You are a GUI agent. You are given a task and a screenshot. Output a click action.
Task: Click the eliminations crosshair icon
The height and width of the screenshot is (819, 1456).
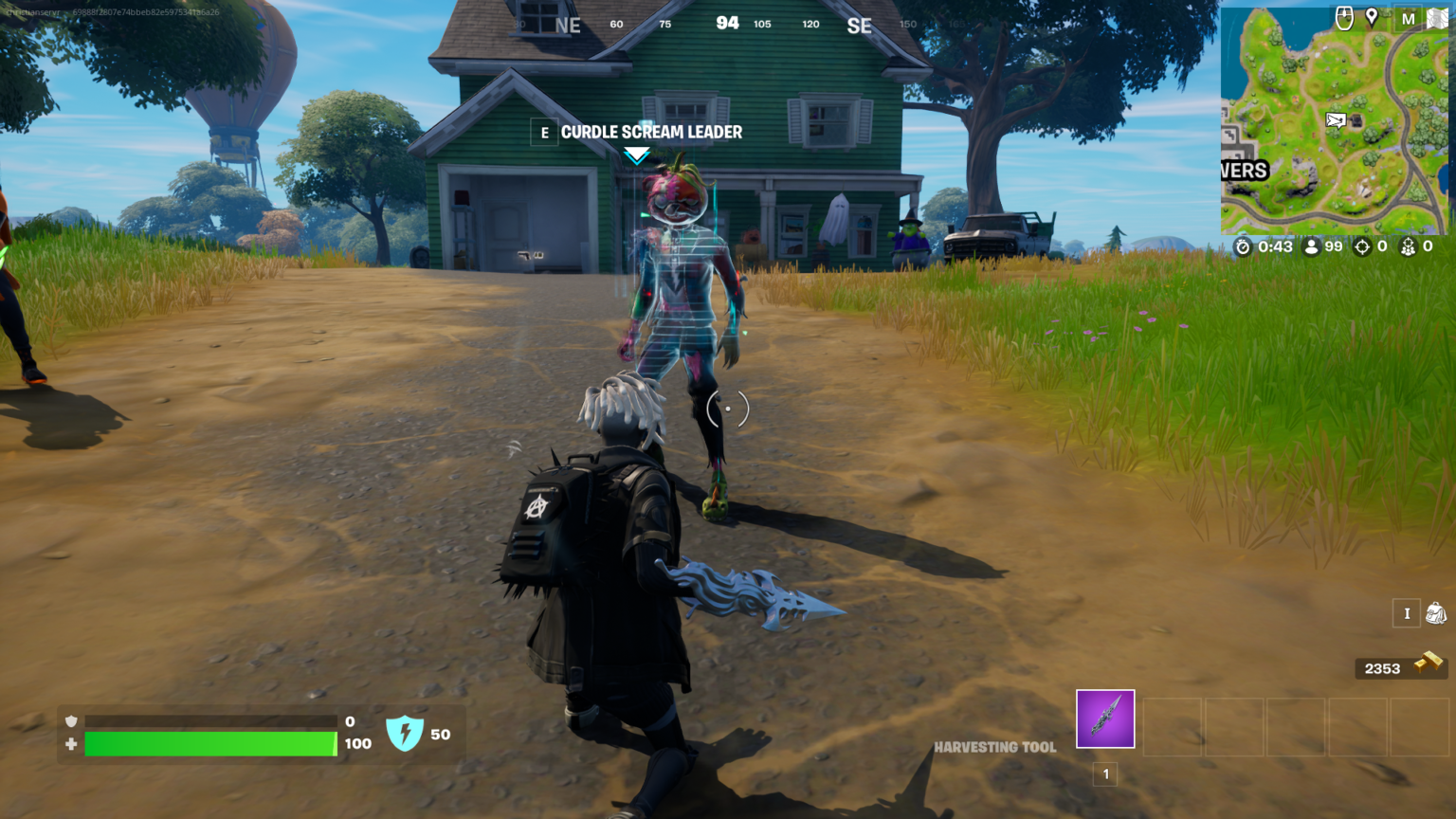1361,246
